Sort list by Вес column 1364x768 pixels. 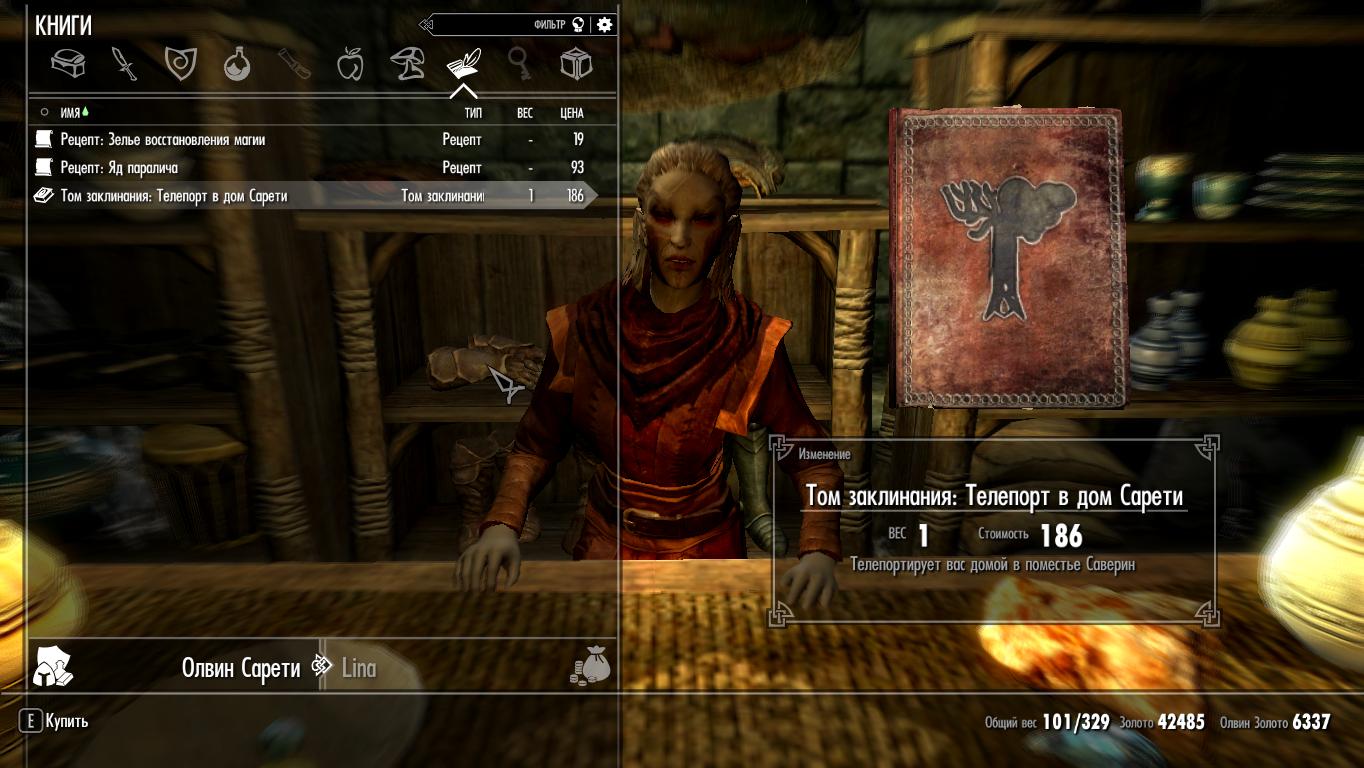click(525, 113)
